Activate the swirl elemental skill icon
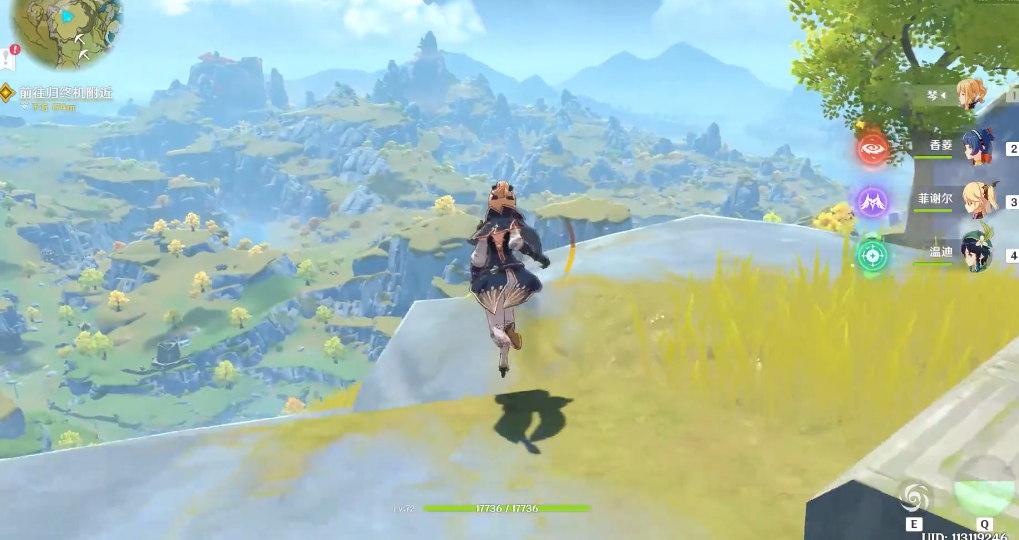 tap(914, 496)
